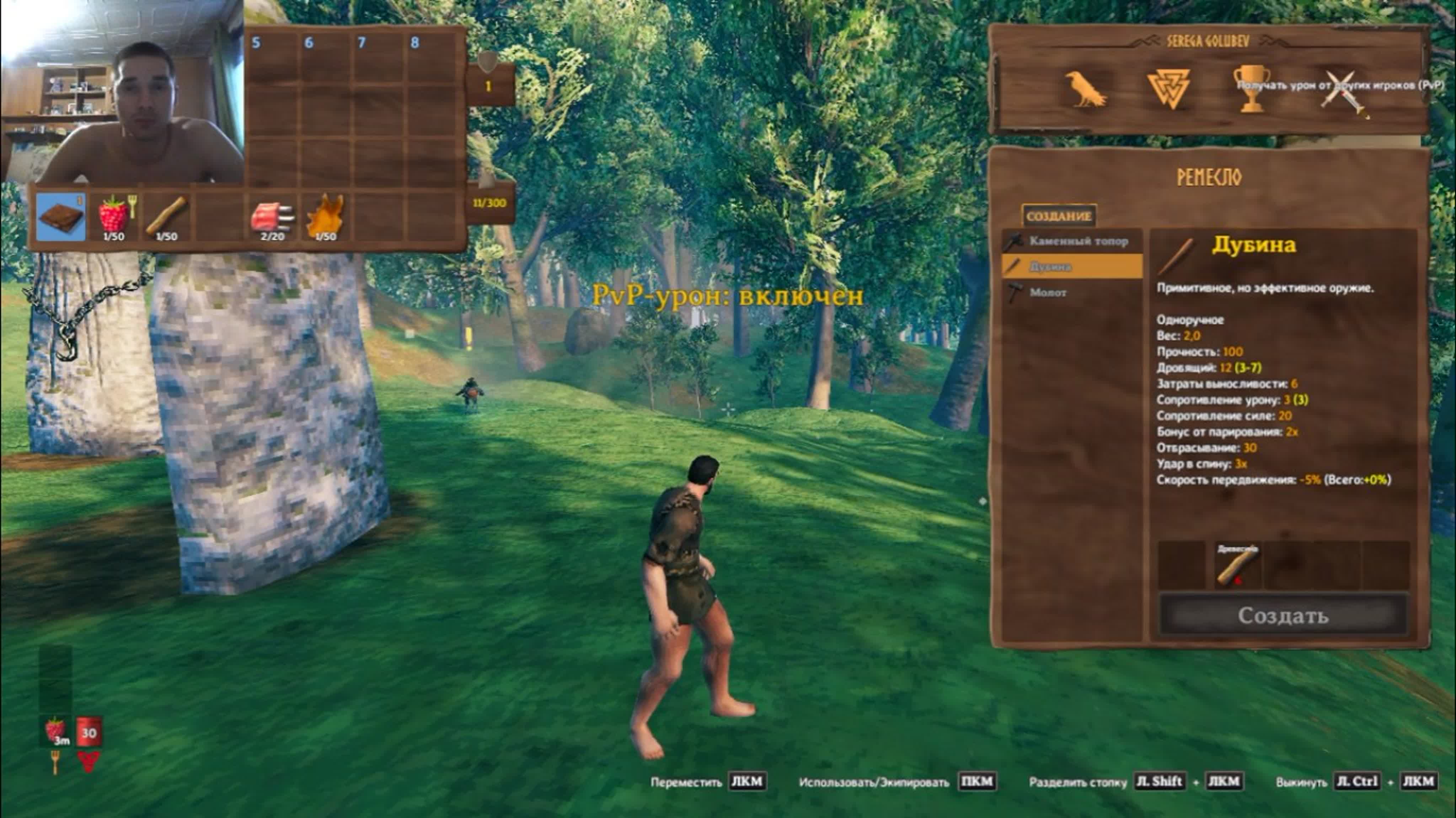Open the Создание crafting tab
The height and width of the screenshot is (818, 1456).
coord(1058,216)
